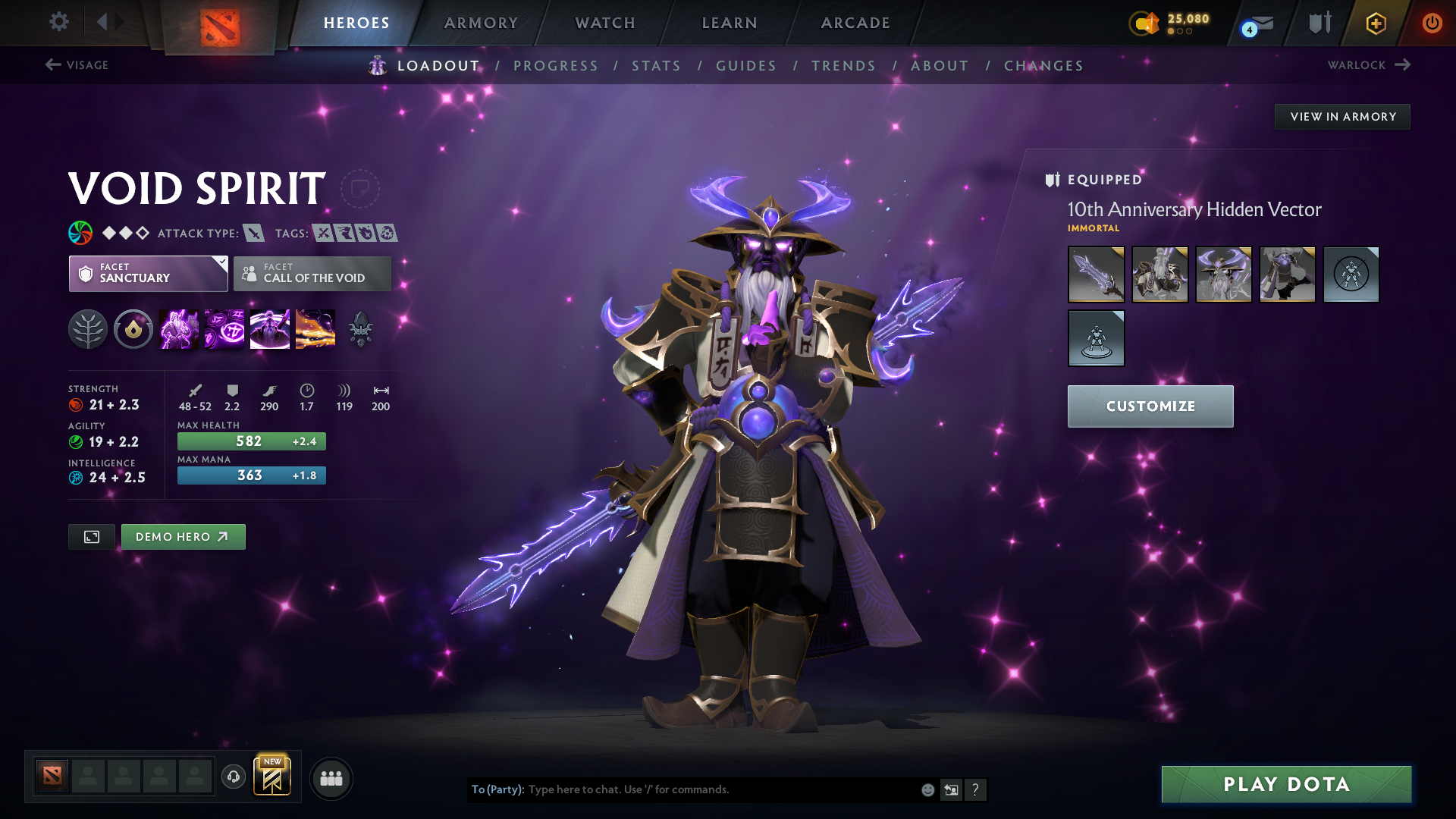Viewport: 1456px width, 819px height.
Task: Click the play with friends group icon
Action: (x=331, y=778)
